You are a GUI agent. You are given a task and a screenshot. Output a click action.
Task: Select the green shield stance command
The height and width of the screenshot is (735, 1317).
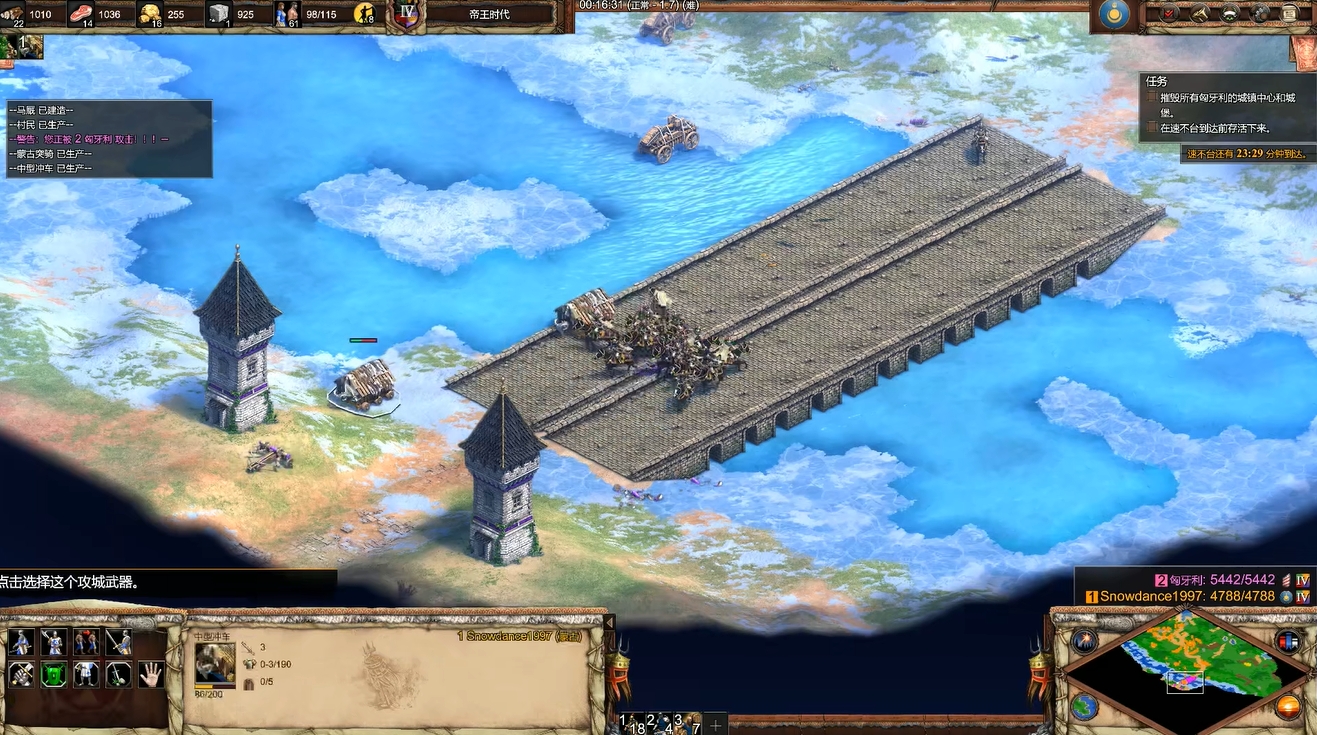coord(53,674)
